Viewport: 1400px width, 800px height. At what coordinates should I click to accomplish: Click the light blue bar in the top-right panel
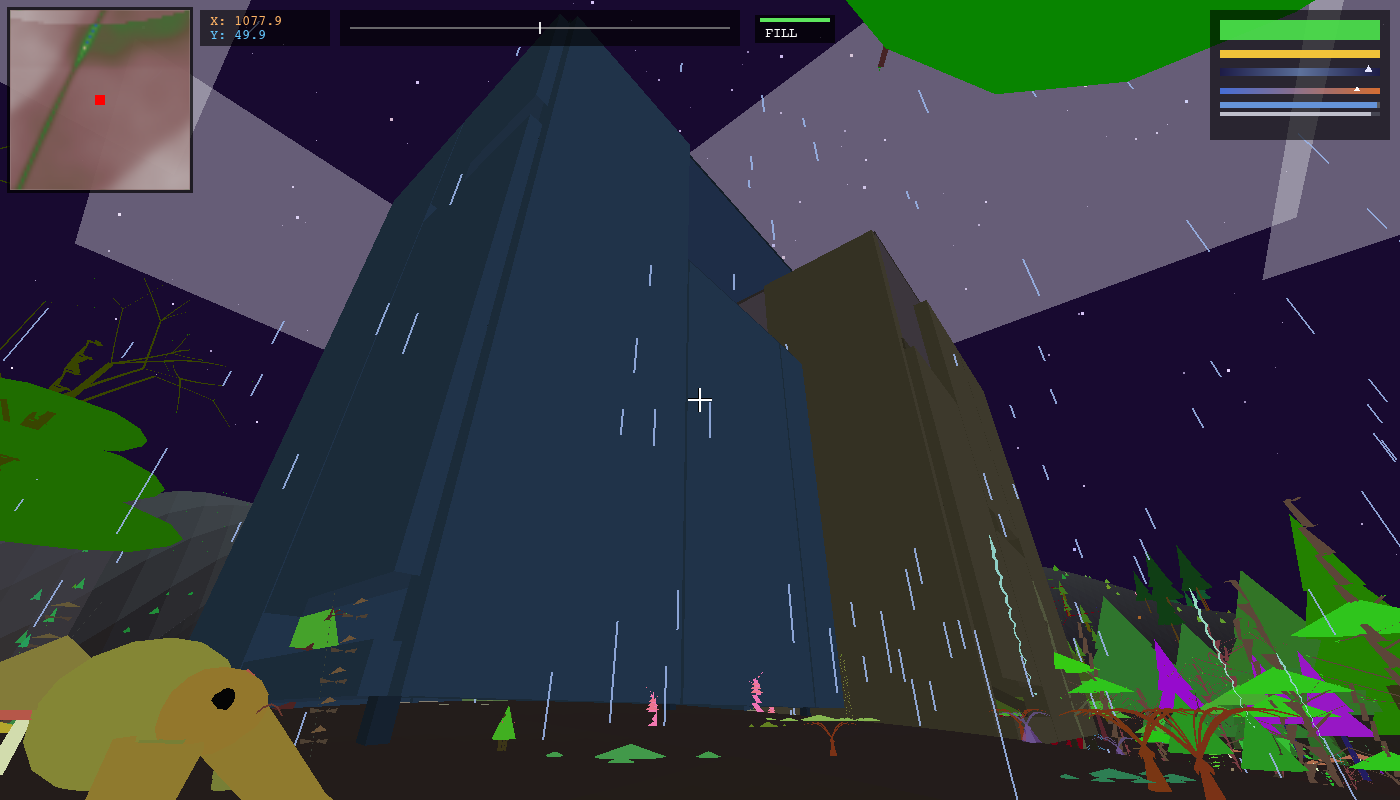tap(1298, 105)
